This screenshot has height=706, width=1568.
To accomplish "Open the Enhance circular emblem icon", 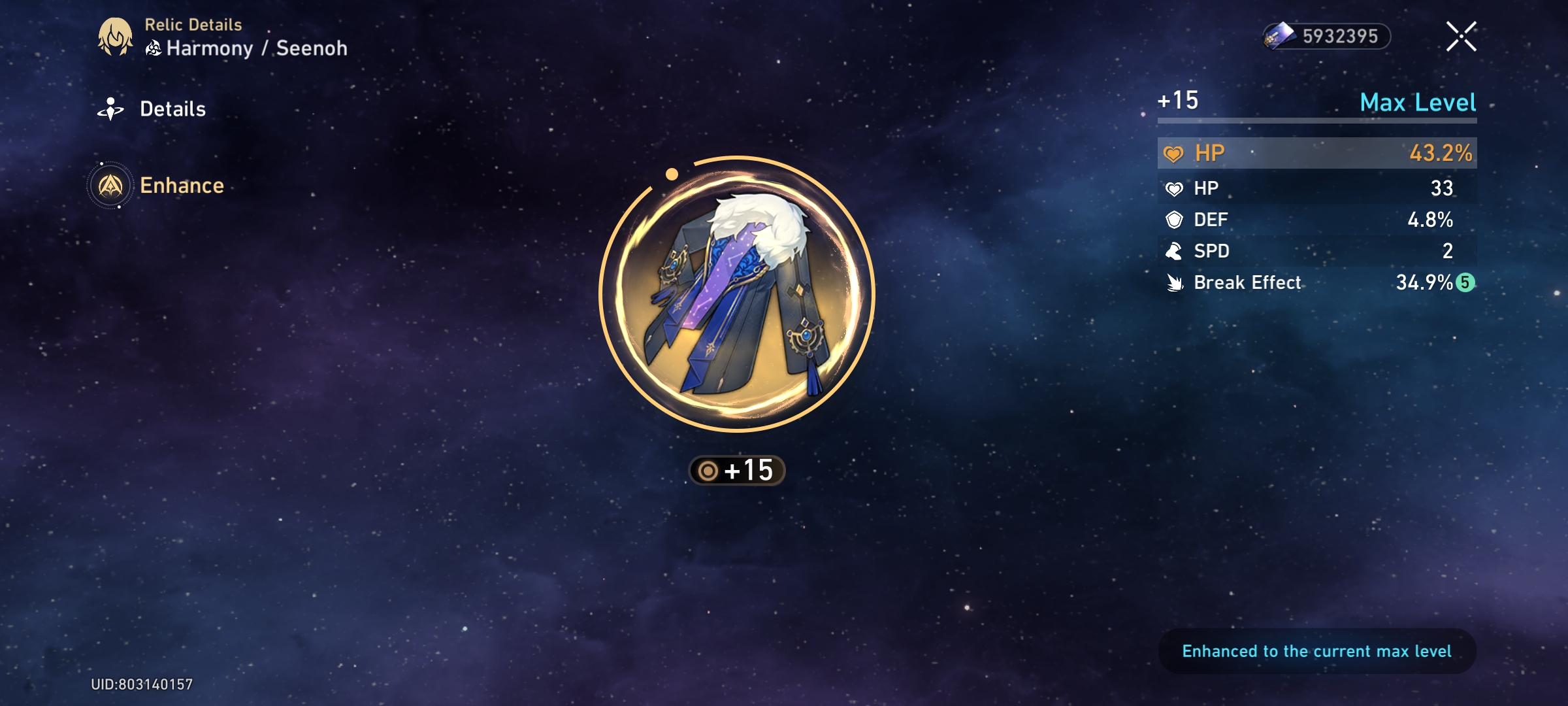I will tap(112, 186).
